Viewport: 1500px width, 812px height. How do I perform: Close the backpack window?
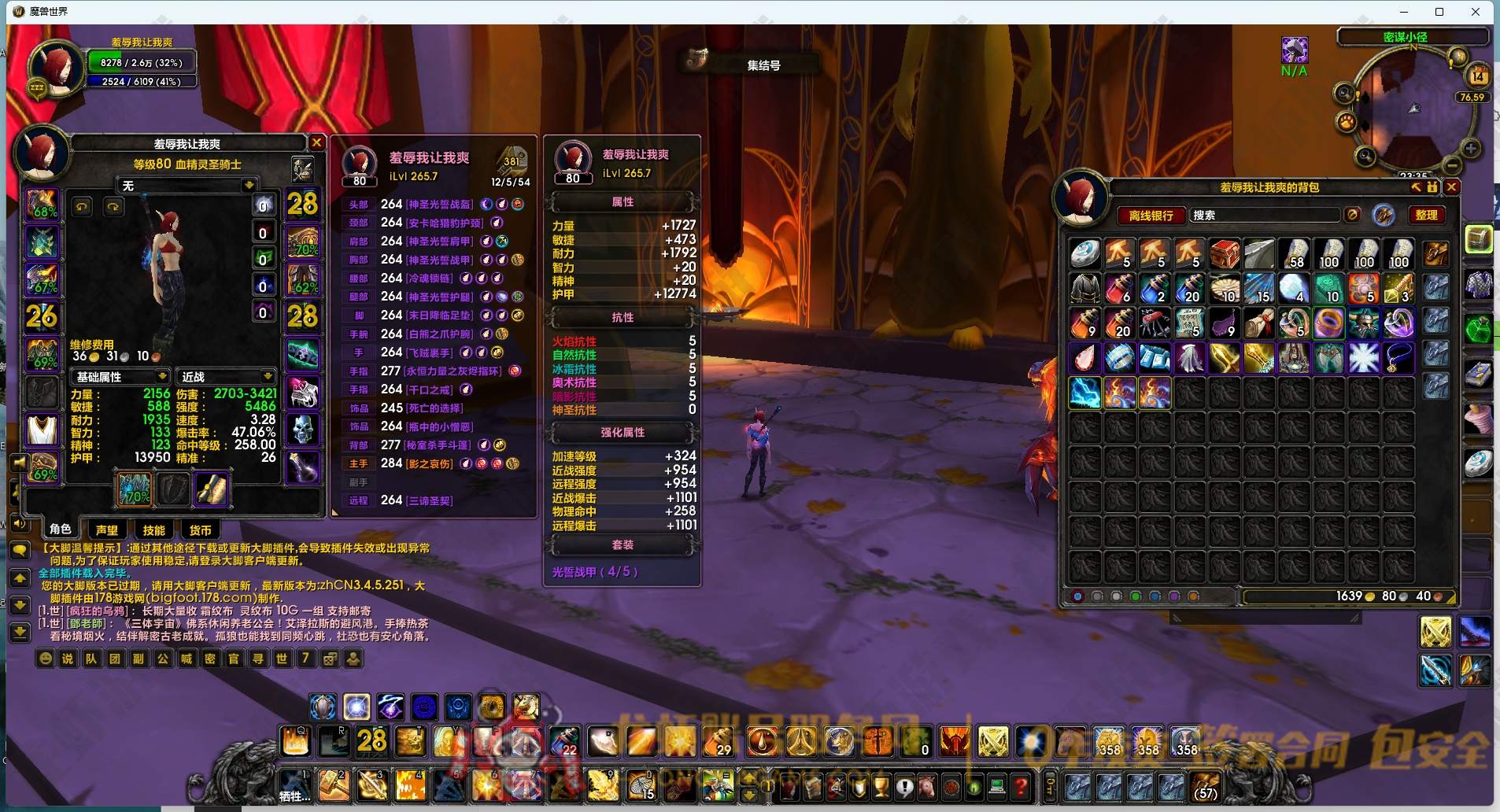coord(1452,186)
